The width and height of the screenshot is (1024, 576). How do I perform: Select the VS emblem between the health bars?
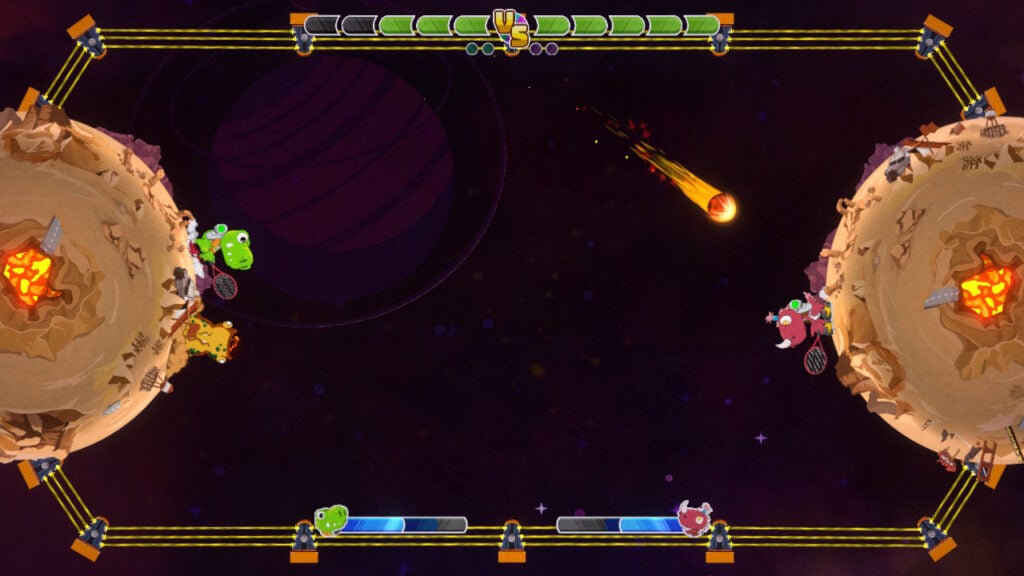[x=512, y=28]
